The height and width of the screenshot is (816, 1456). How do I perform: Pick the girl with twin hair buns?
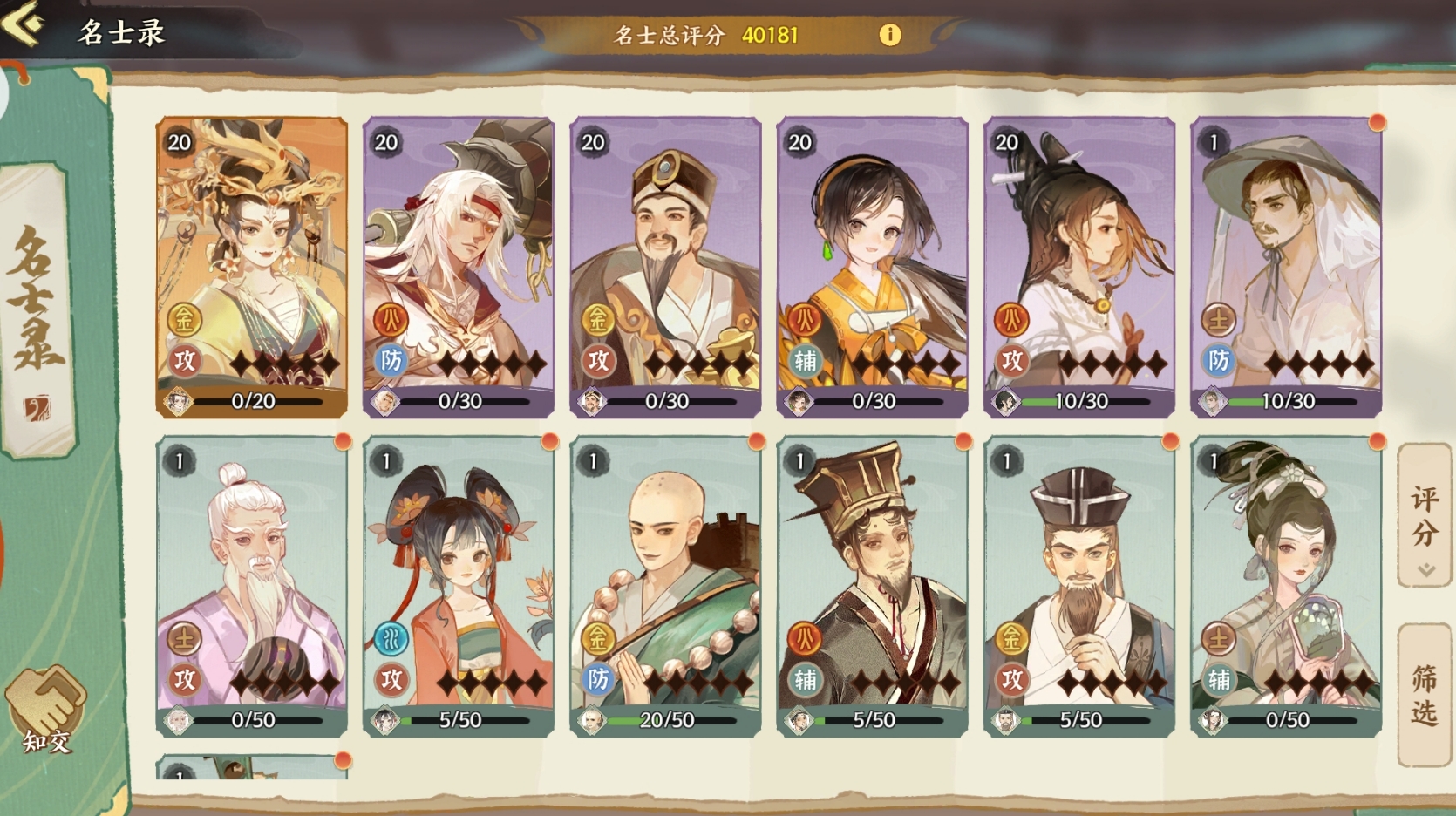459,586
